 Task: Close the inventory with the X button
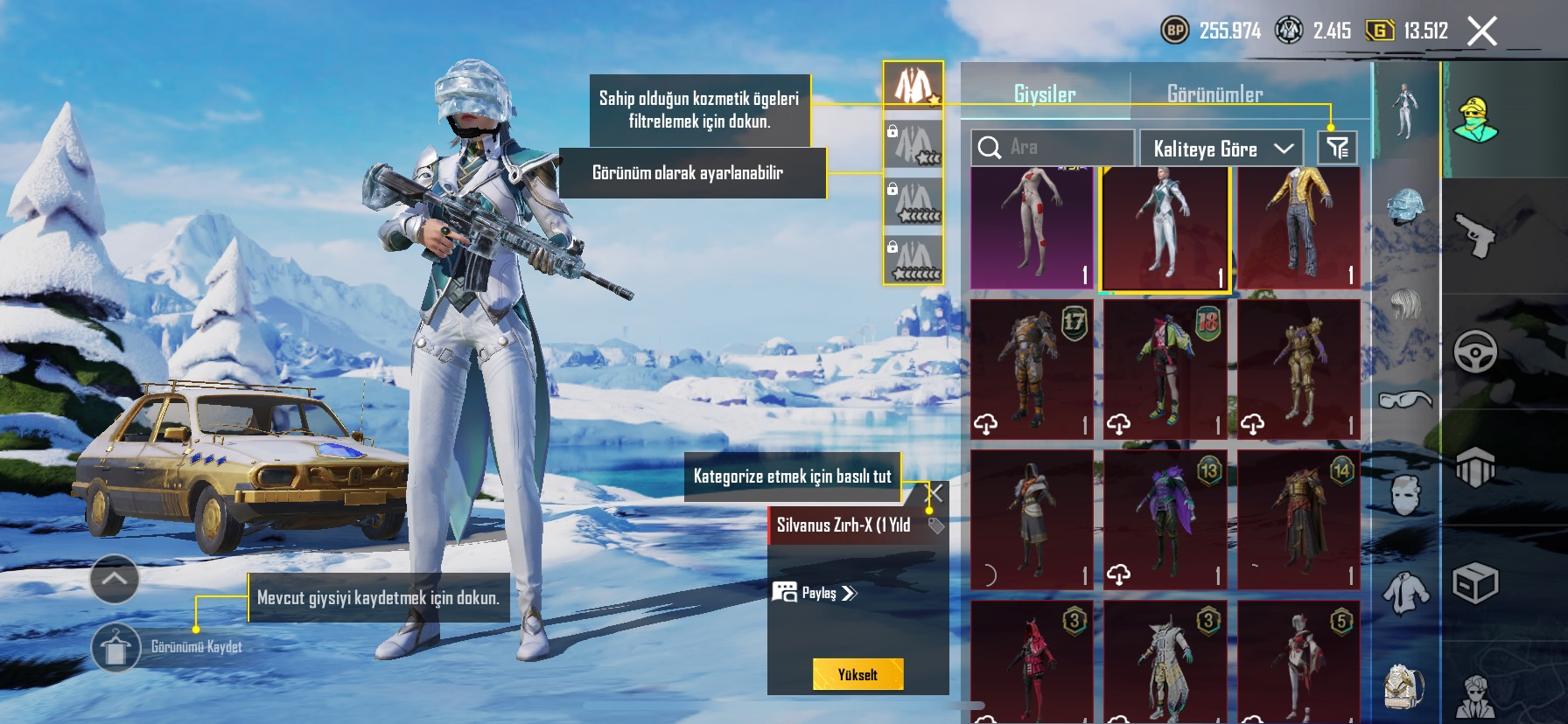click(1481, 31)
